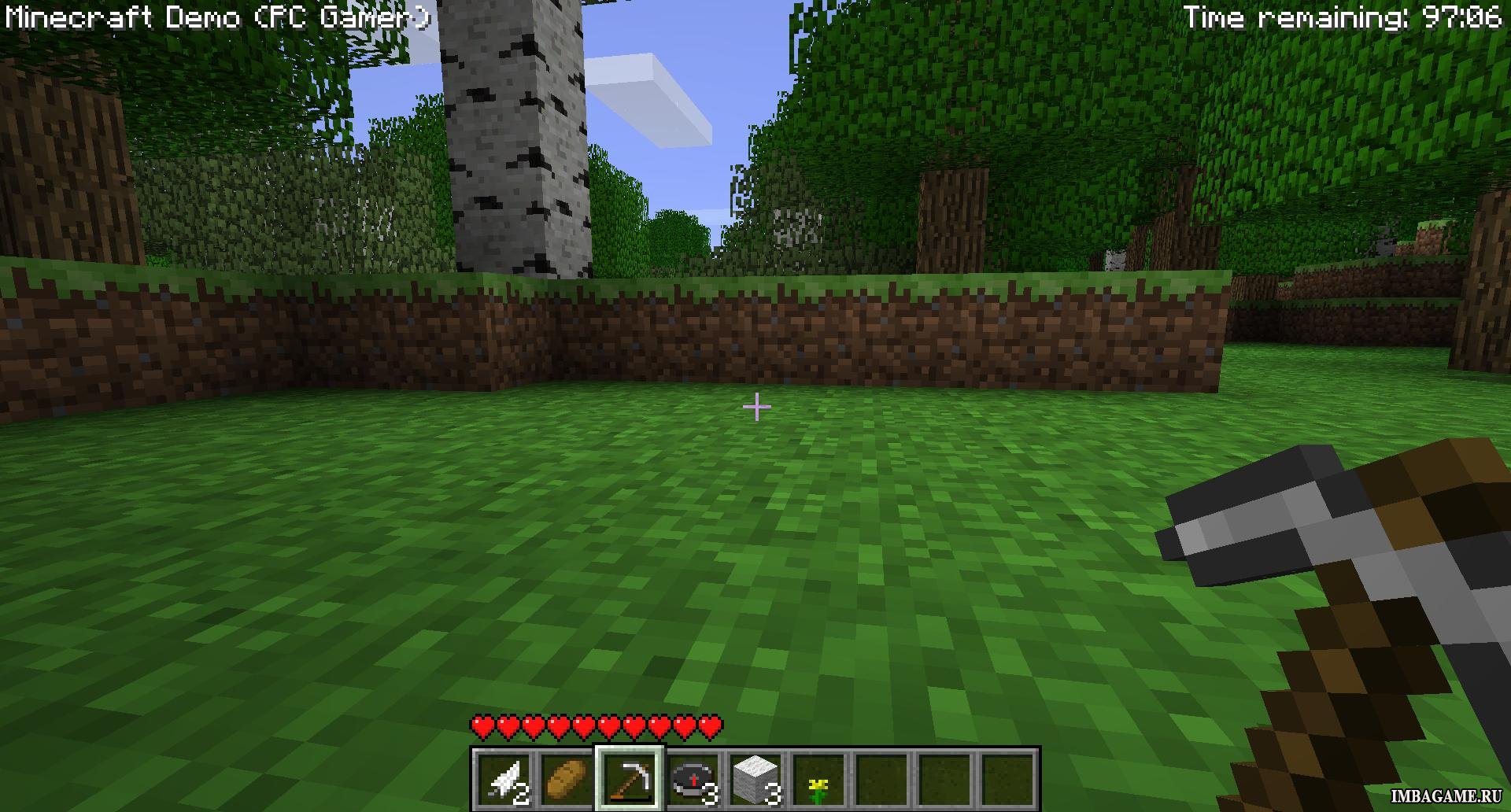Click the crosshair at screen center
This screenshot has width=1511, height=812.
pyautogui.click(x=755, y=406)
